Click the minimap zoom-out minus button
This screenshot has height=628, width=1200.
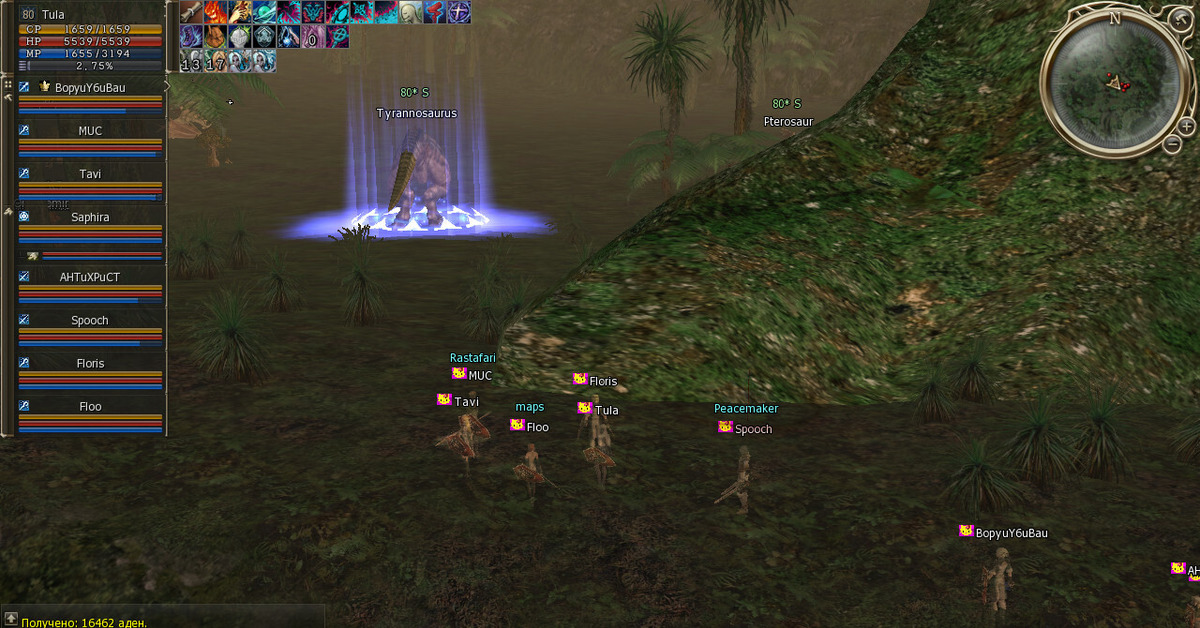tap(1173, 144)
